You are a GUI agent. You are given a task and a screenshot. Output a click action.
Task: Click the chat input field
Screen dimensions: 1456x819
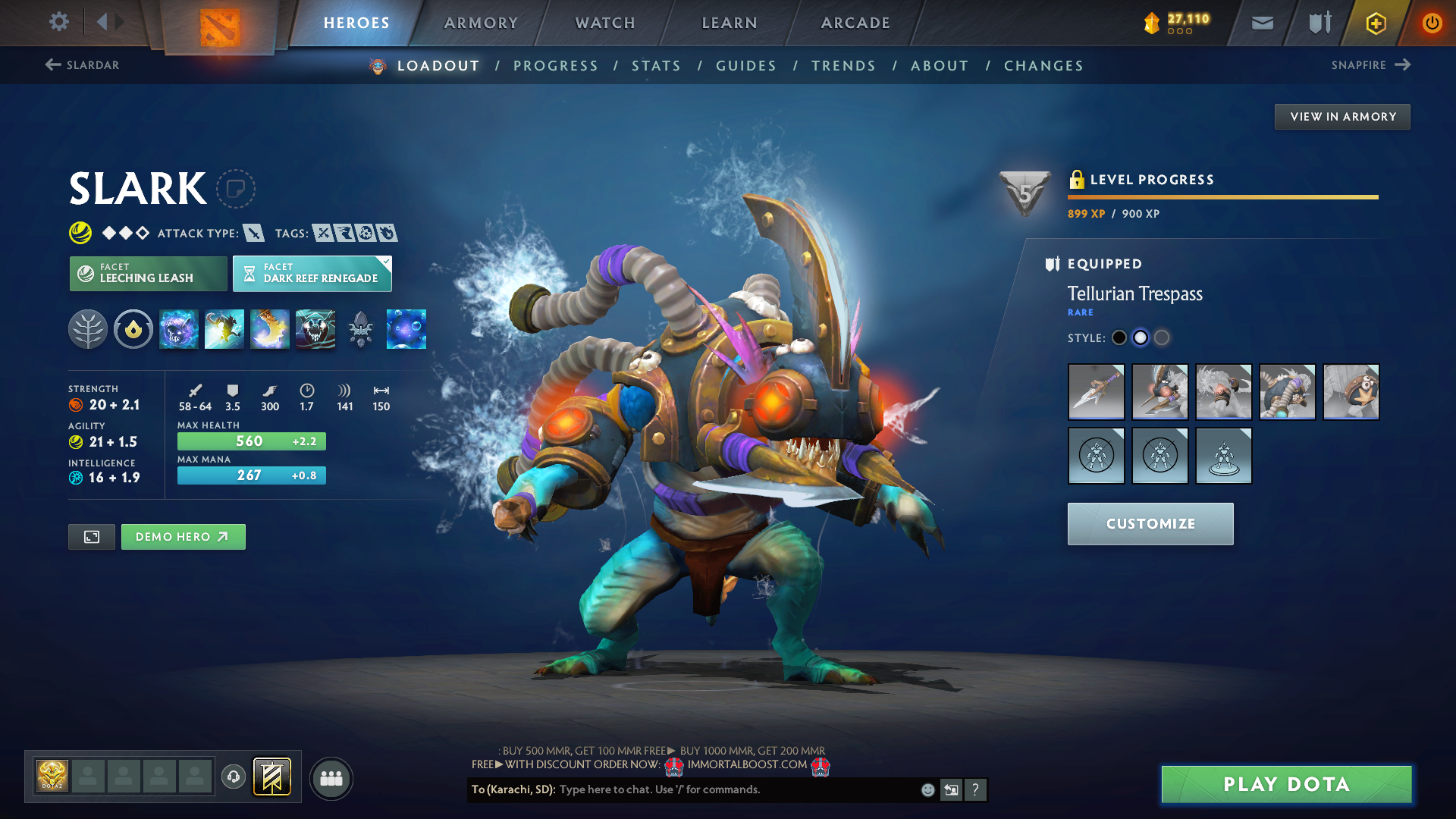coord(736,789)
